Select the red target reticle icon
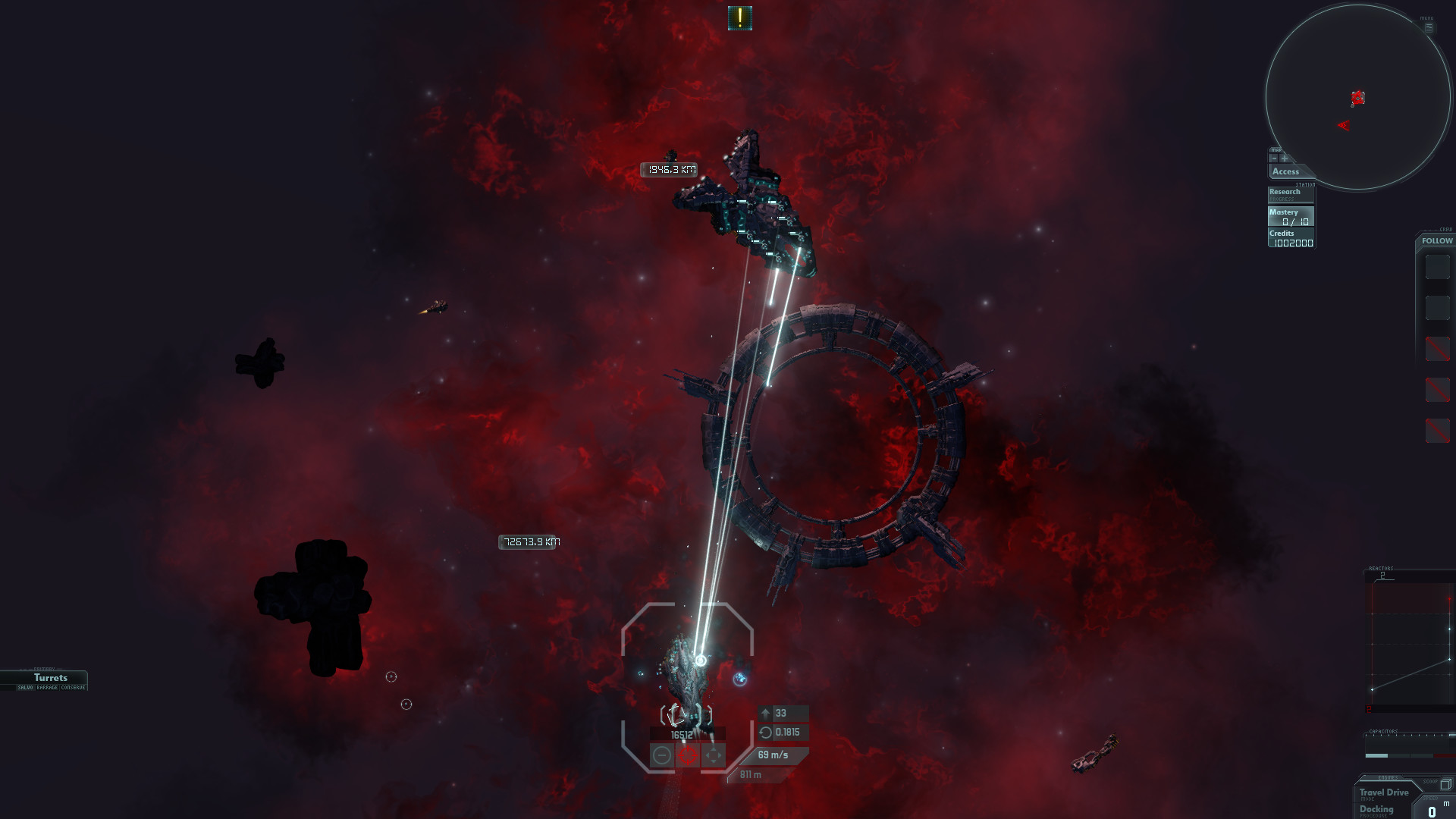The image size is (1456, 819). click(687, 755)
